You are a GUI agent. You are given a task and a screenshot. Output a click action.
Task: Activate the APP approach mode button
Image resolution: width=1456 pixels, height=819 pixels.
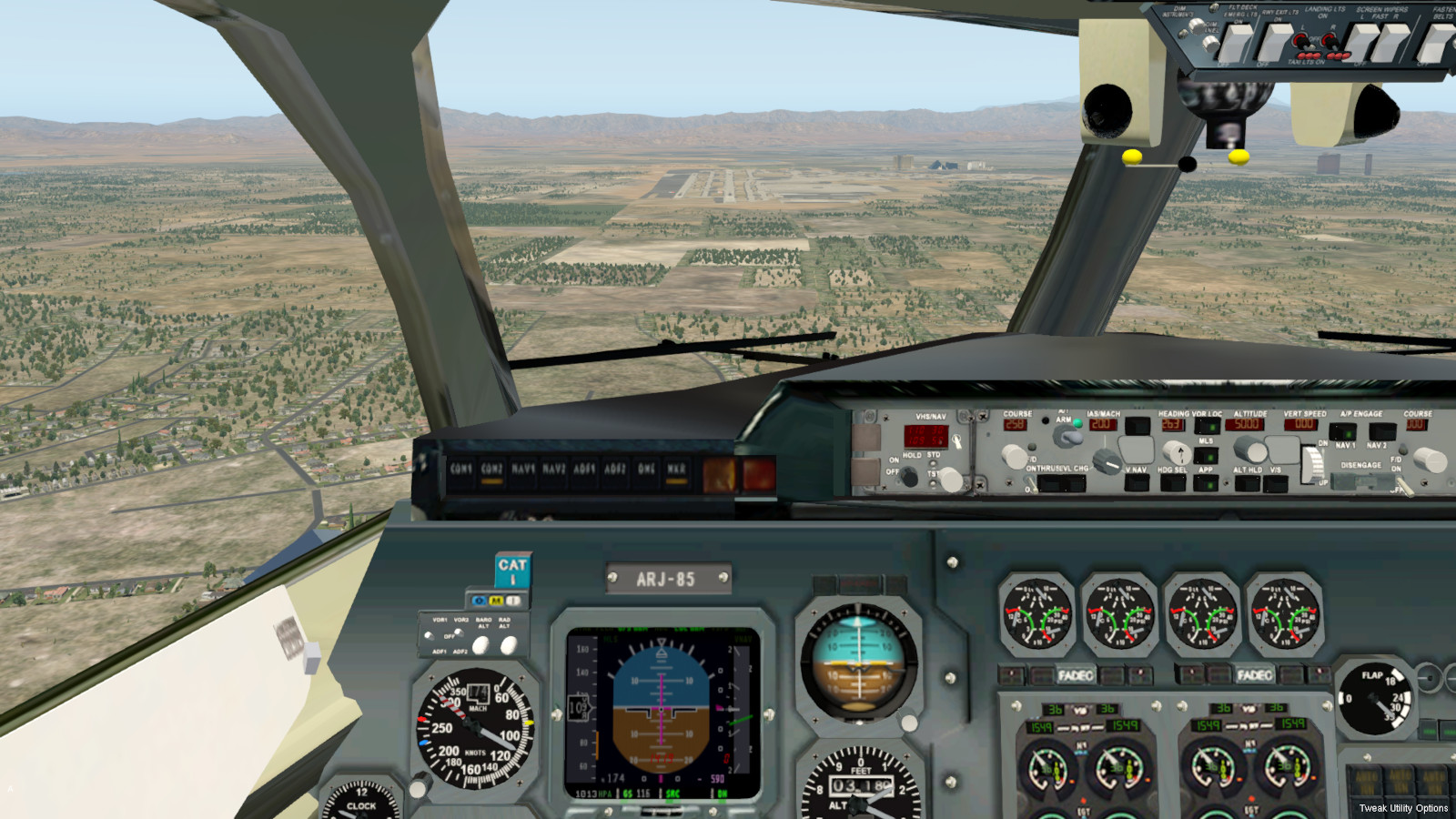(1206, 482)
